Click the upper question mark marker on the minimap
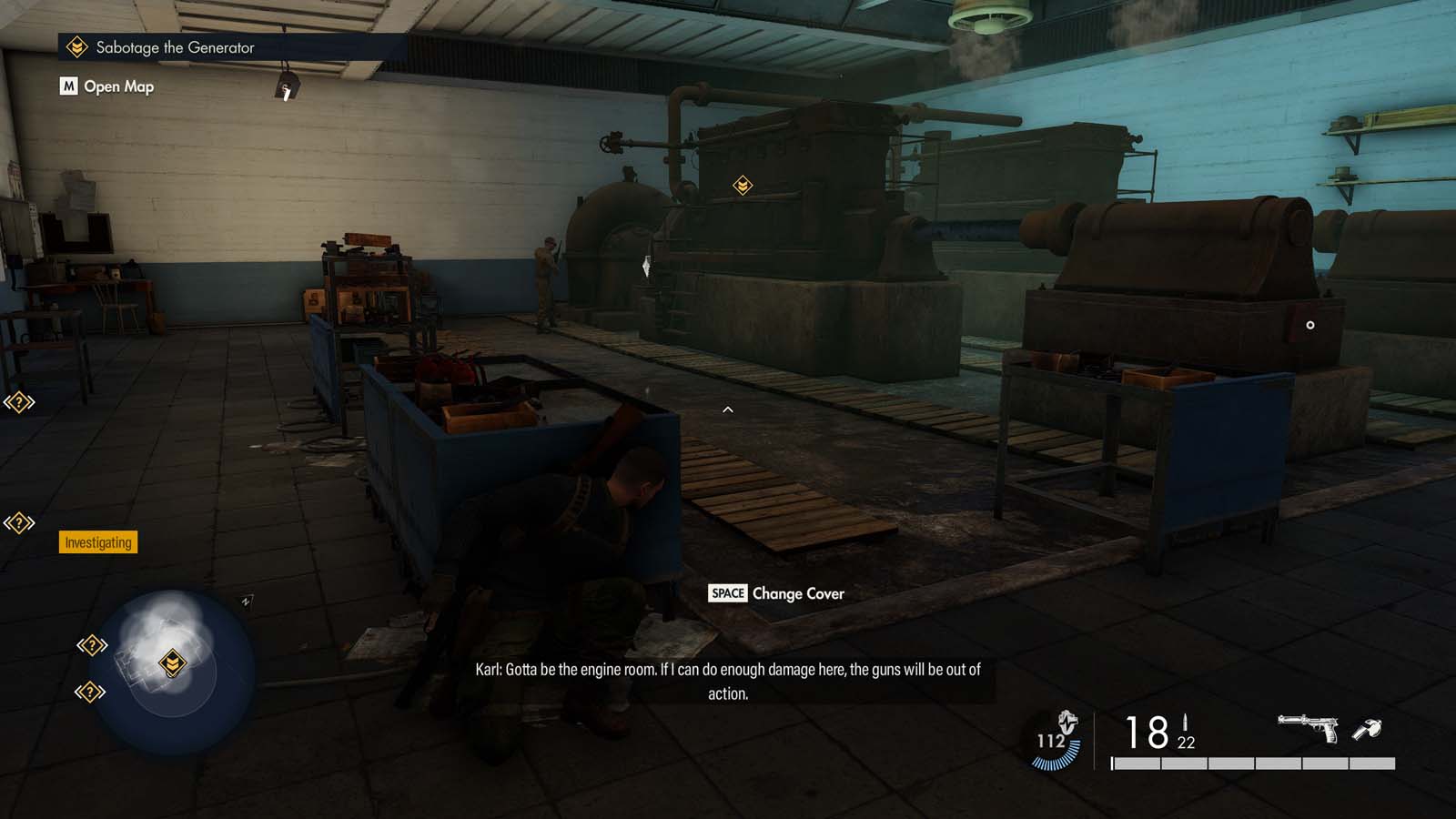The image size is (1456, 819). pyautogui.click(x=91, y=645)
